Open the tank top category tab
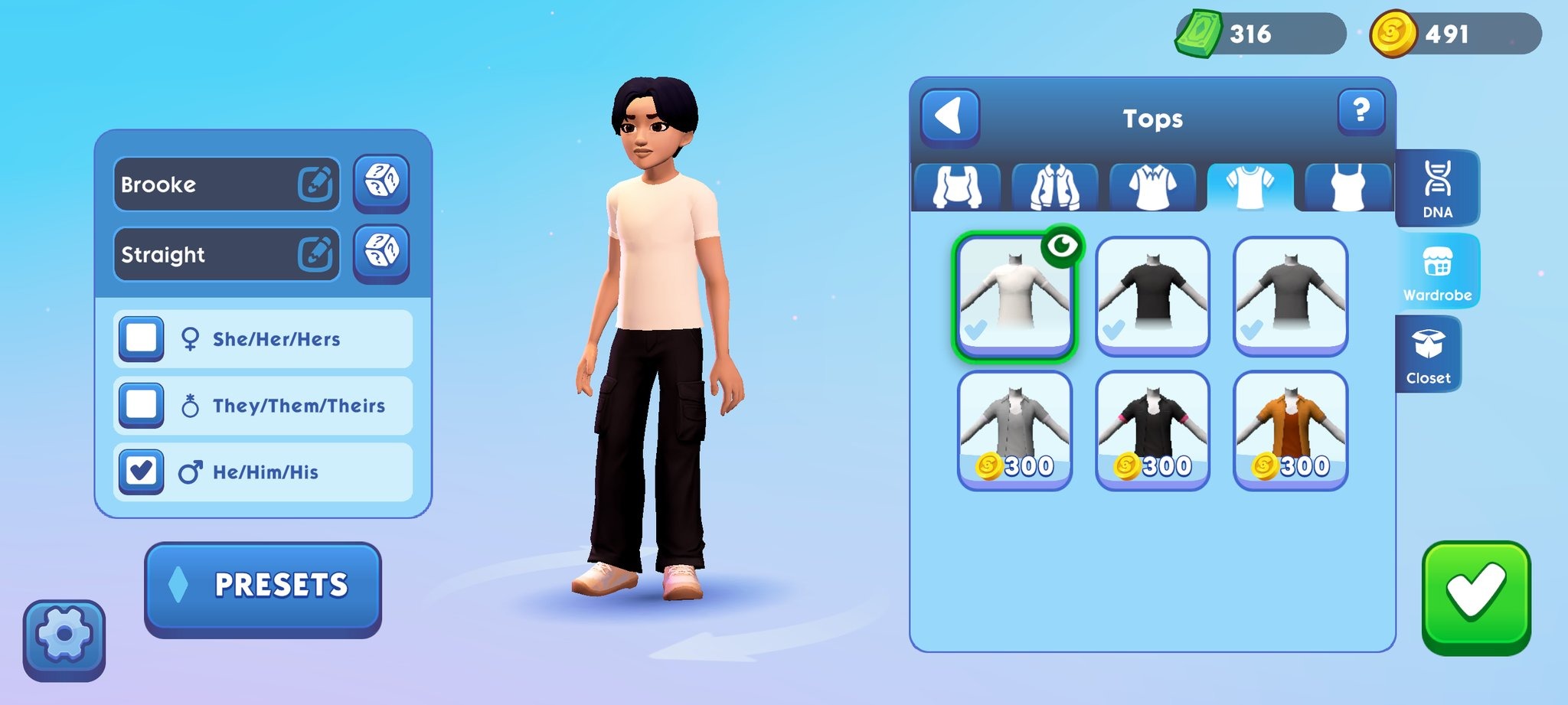Image resolution: width=1568 pixels, height=705 pixels. (x=1347, y=187)
